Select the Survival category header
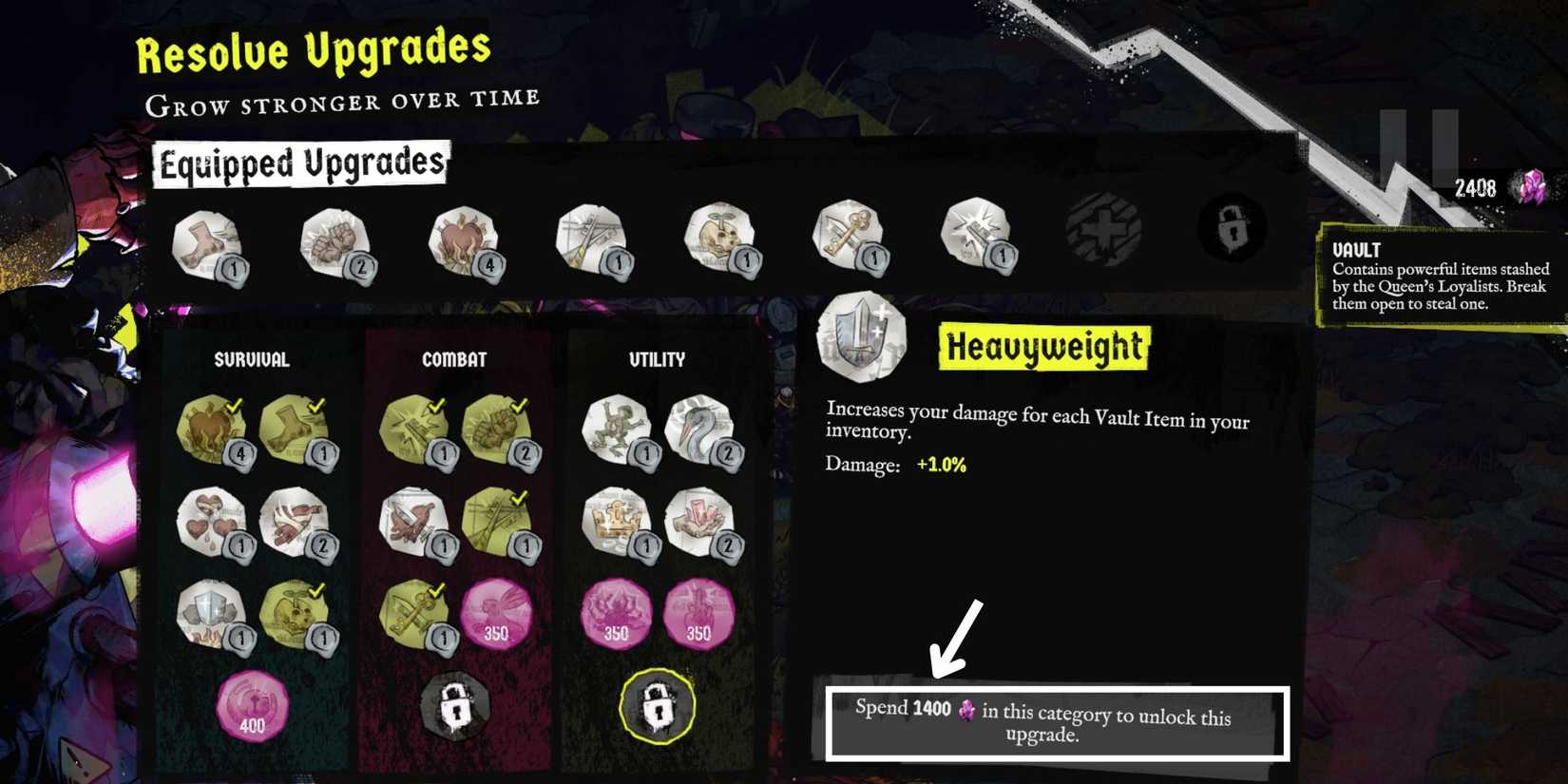Viewport: 1568px width, 784px height. tap(252, 359)
